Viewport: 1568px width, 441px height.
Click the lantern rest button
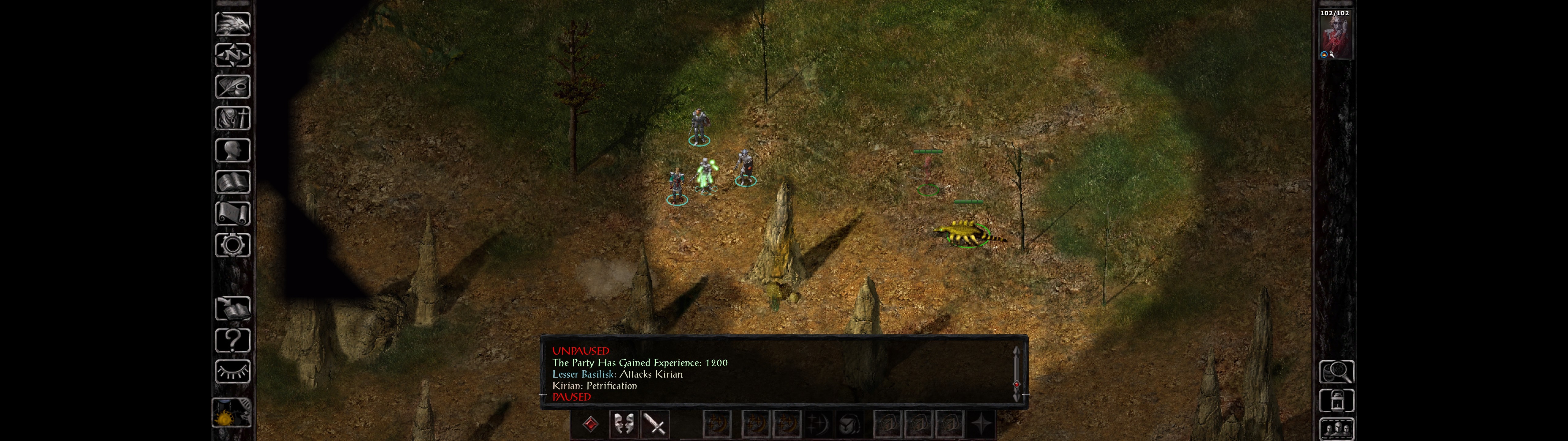tap(1336, 401)
